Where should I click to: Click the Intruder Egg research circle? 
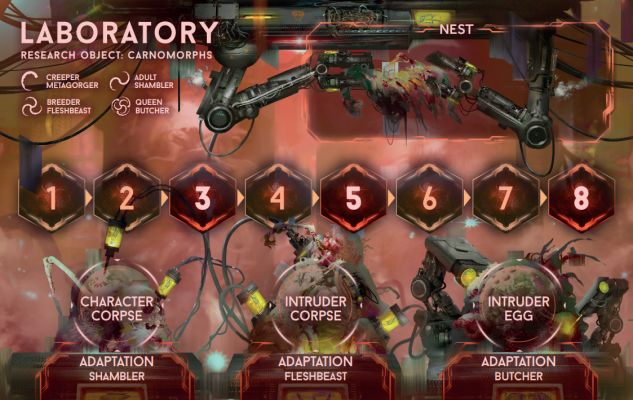(515, 306)
